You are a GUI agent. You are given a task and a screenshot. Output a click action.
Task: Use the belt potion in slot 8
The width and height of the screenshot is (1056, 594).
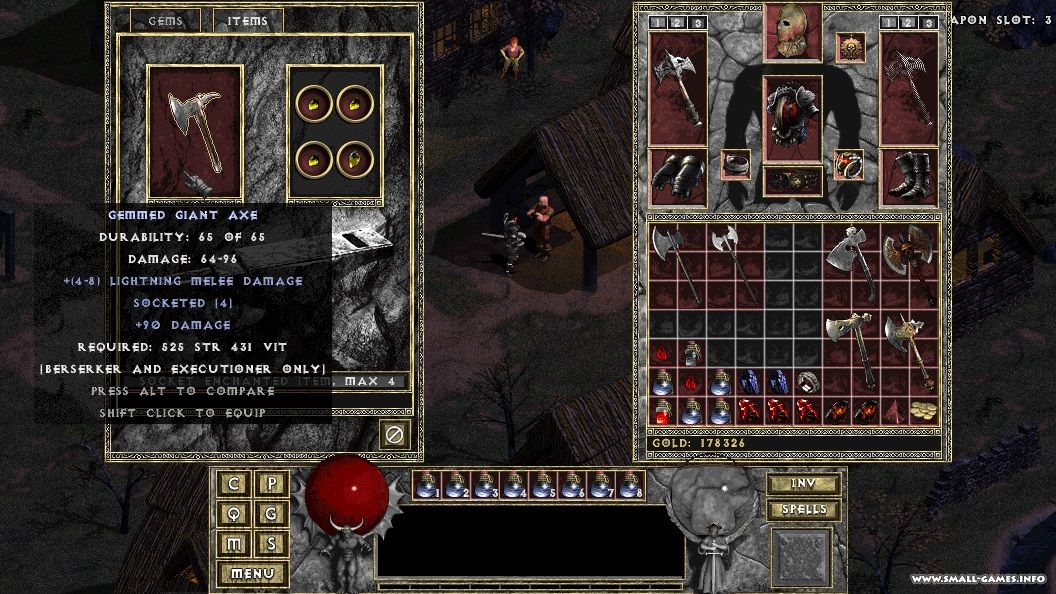point(630,486)
